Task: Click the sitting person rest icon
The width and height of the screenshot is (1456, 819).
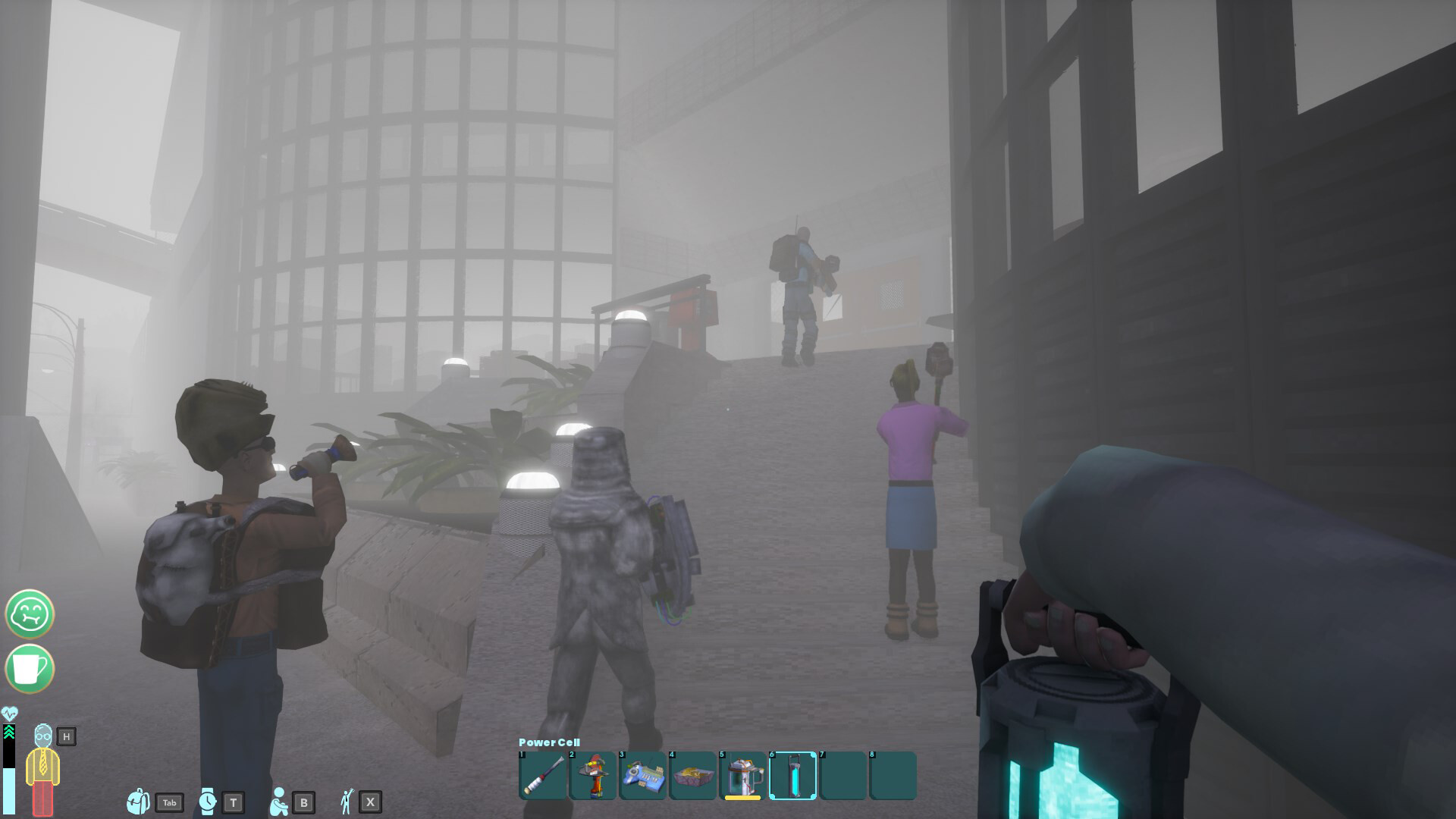Action: coord(278,800)
